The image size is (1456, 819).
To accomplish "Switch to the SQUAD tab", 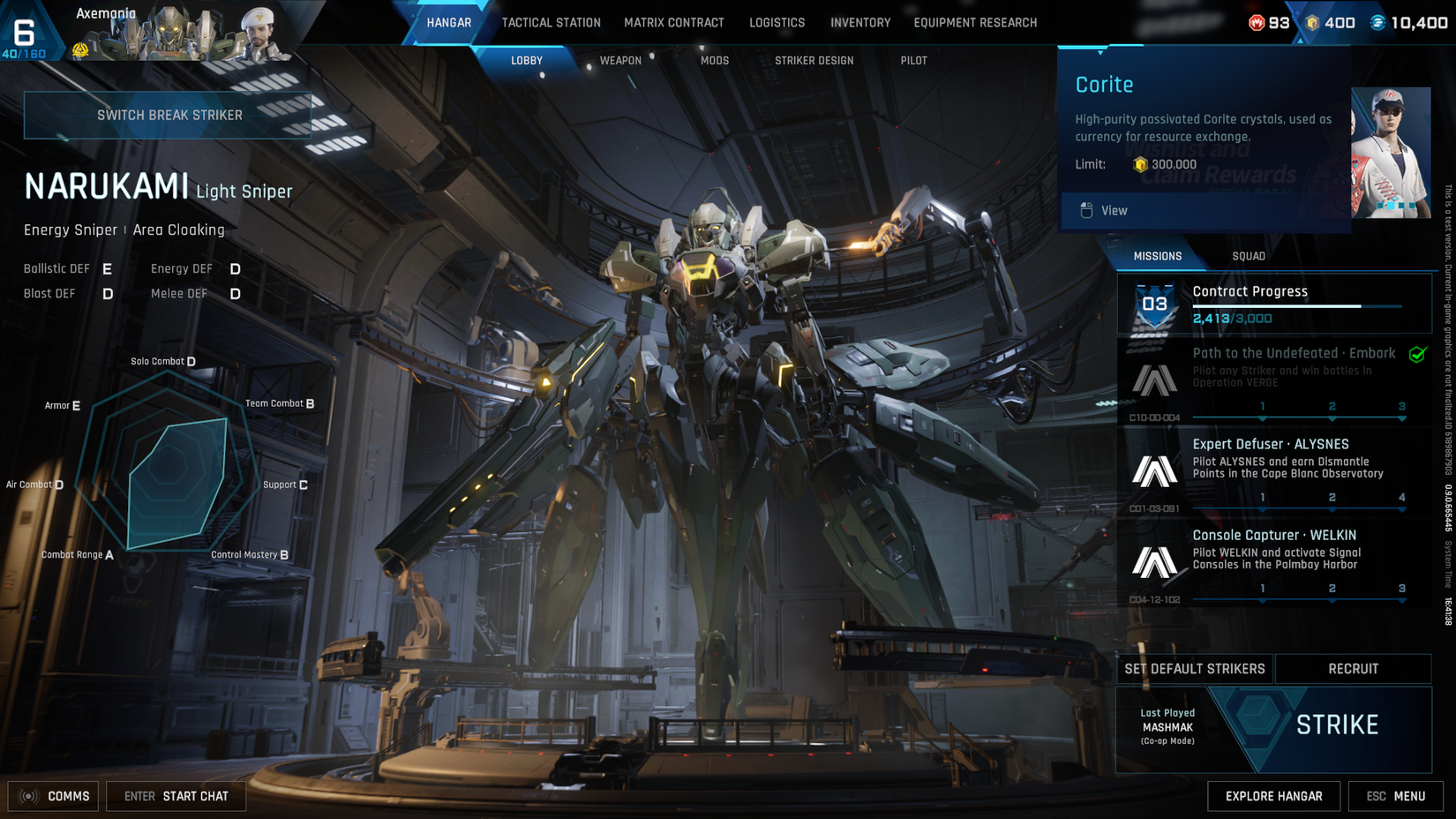I will tap(1250, 256).
